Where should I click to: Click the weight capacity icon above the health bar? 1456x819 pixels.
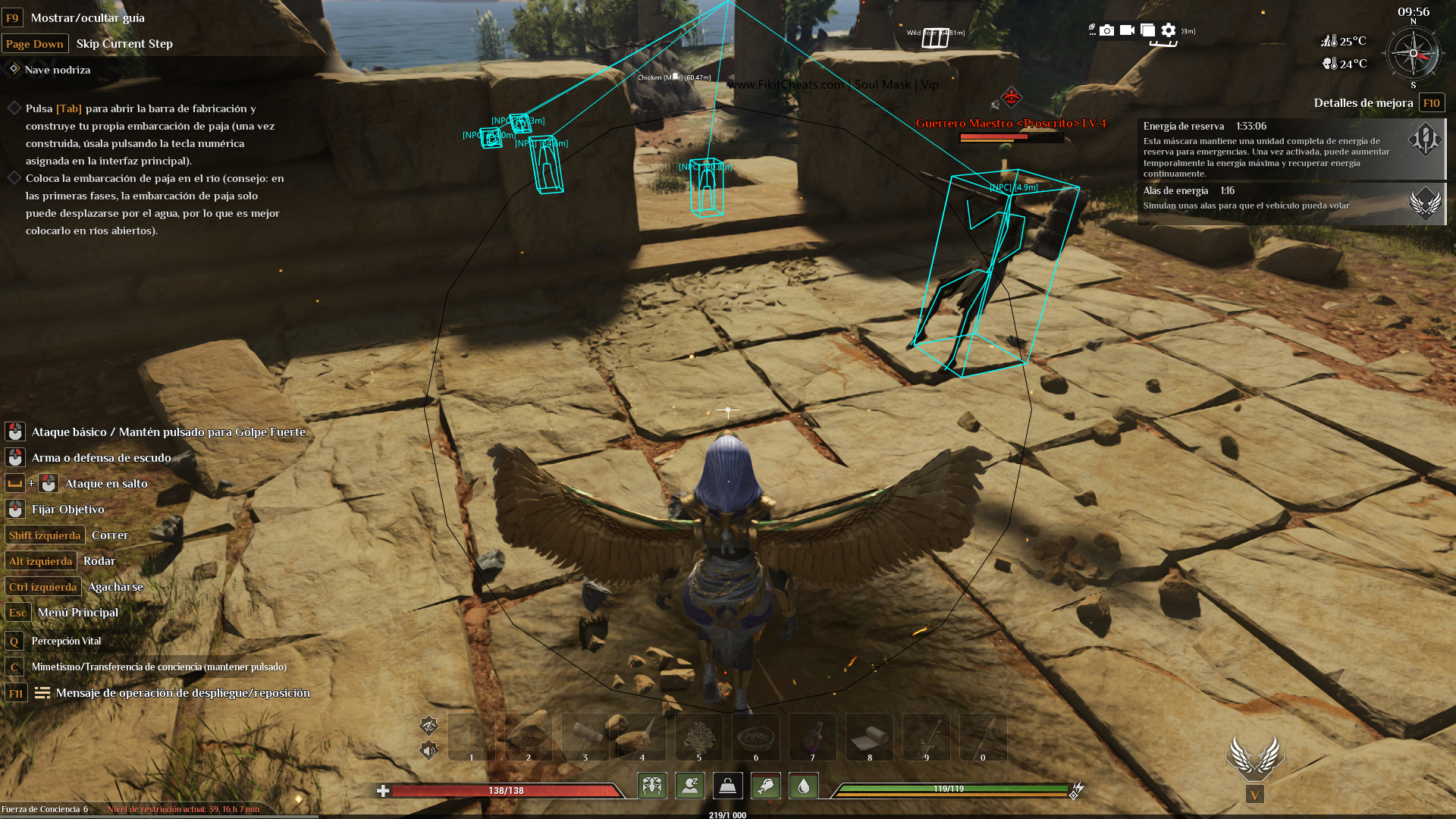(x=727, y=786)
